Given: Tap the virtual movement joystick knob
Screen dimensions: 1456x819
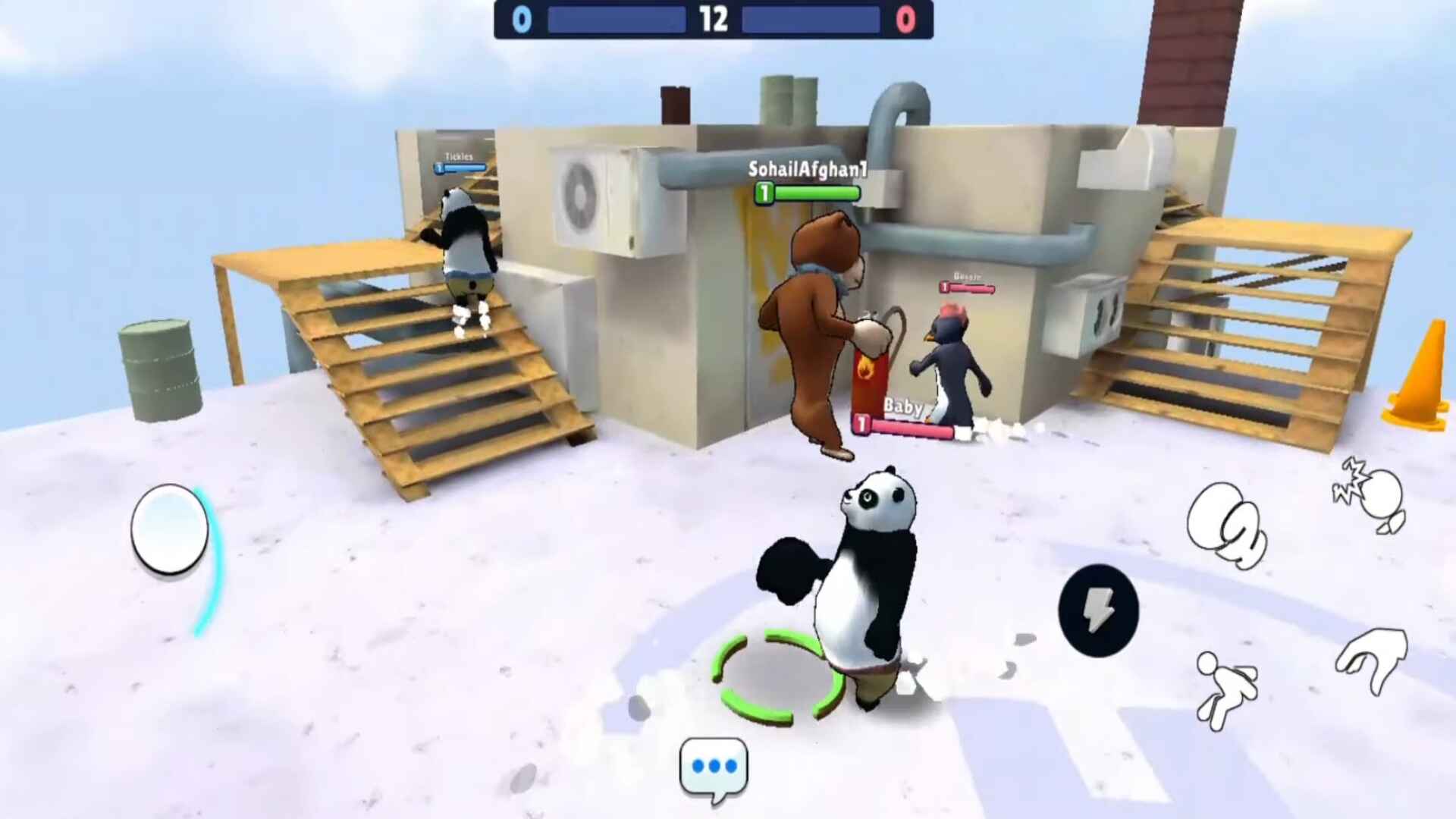Looking at the screenshot, I should pyautogui.click(x=170, y=529).
